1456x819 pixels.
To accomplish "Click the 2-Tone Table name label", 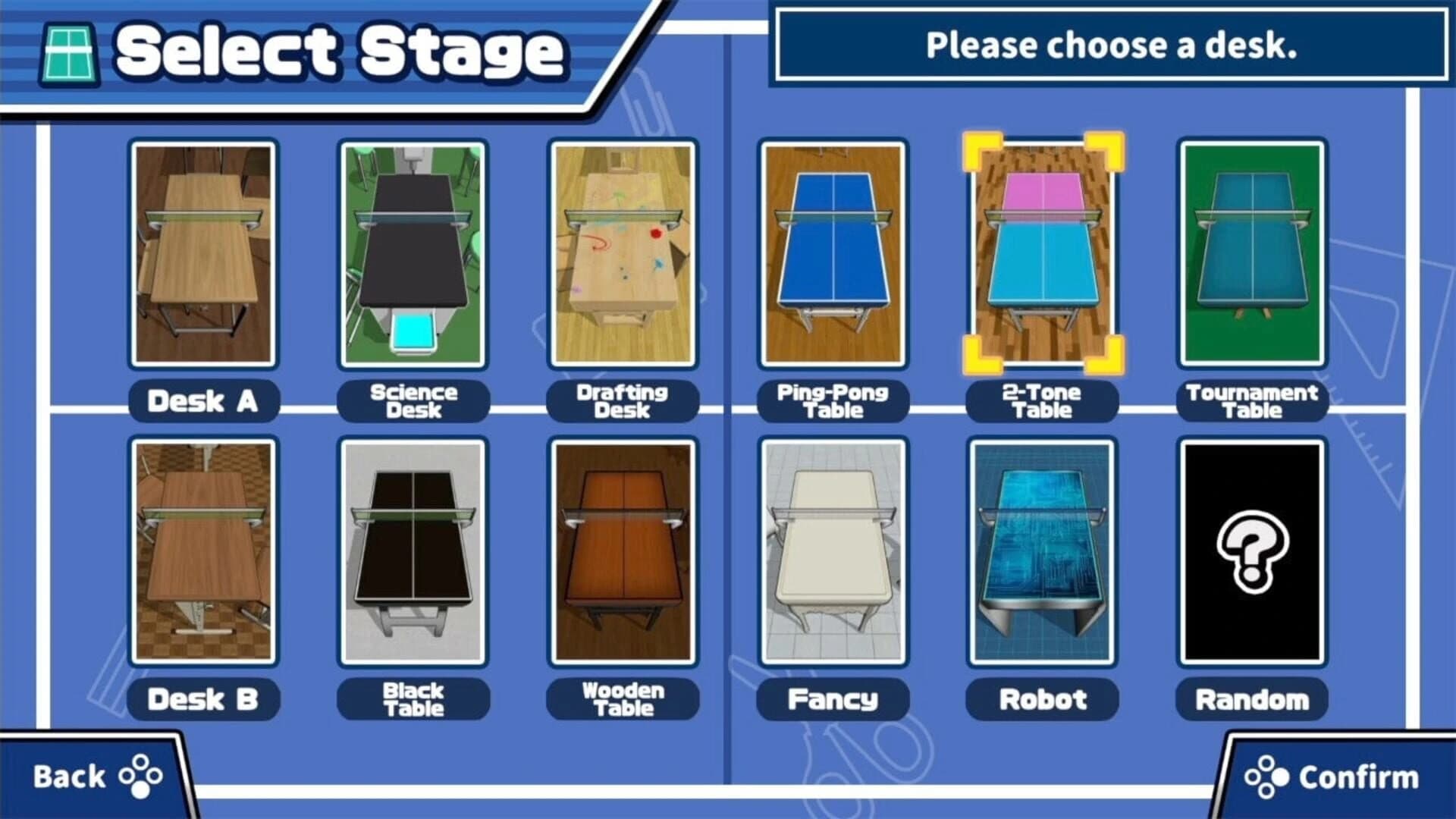I will click(1043, 400).
